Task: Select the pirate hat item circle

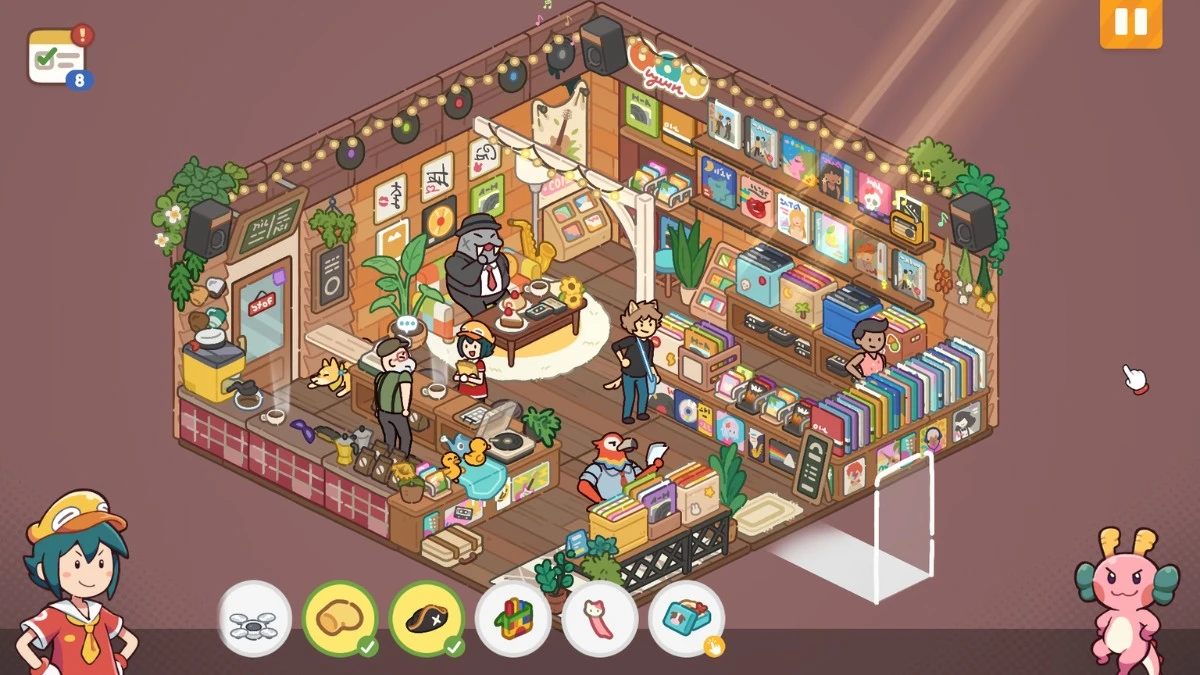Action: point(427,619)
